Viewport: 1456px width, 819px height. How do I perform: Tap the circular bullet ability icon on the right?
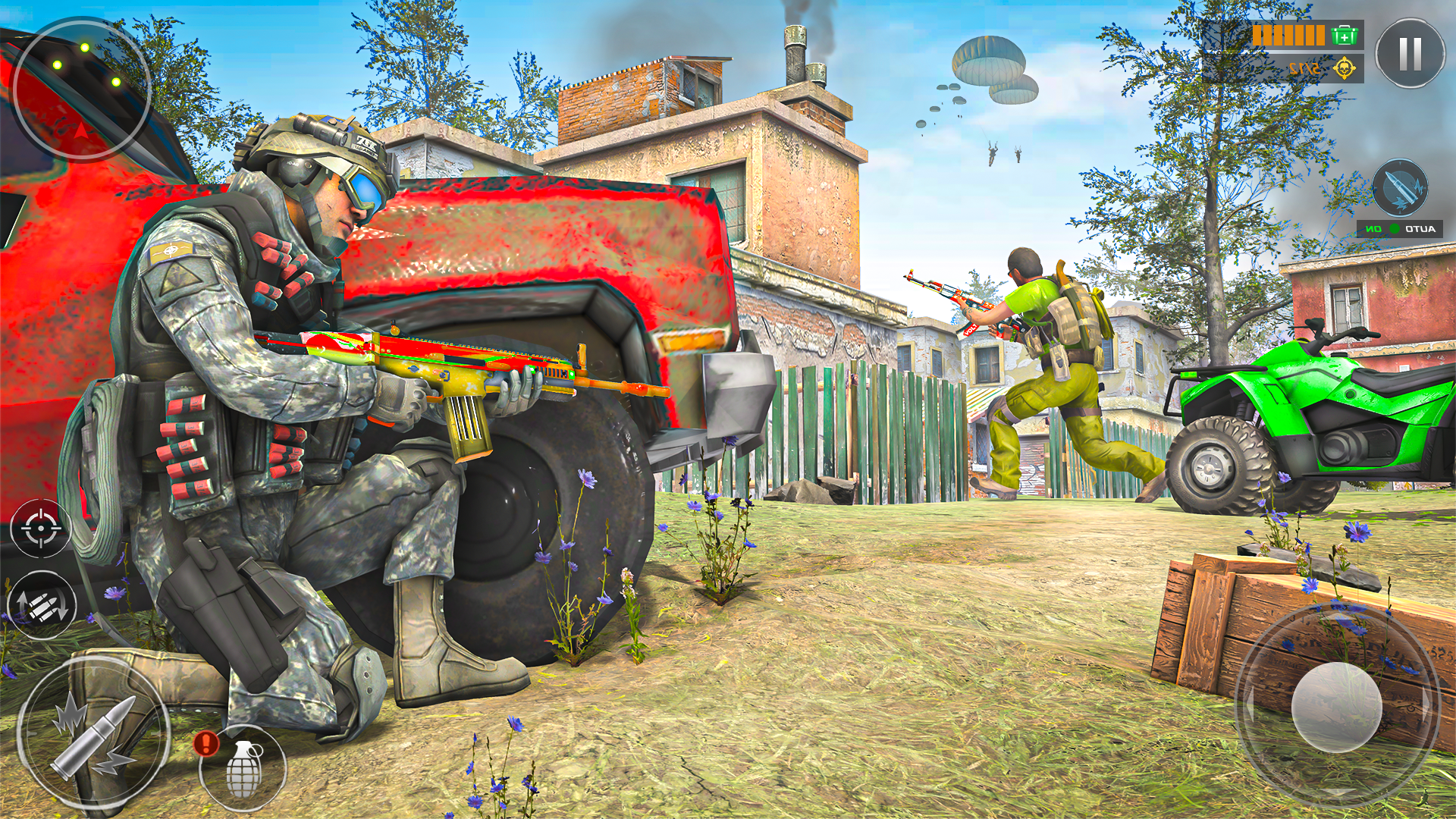tap(1400, 186)
